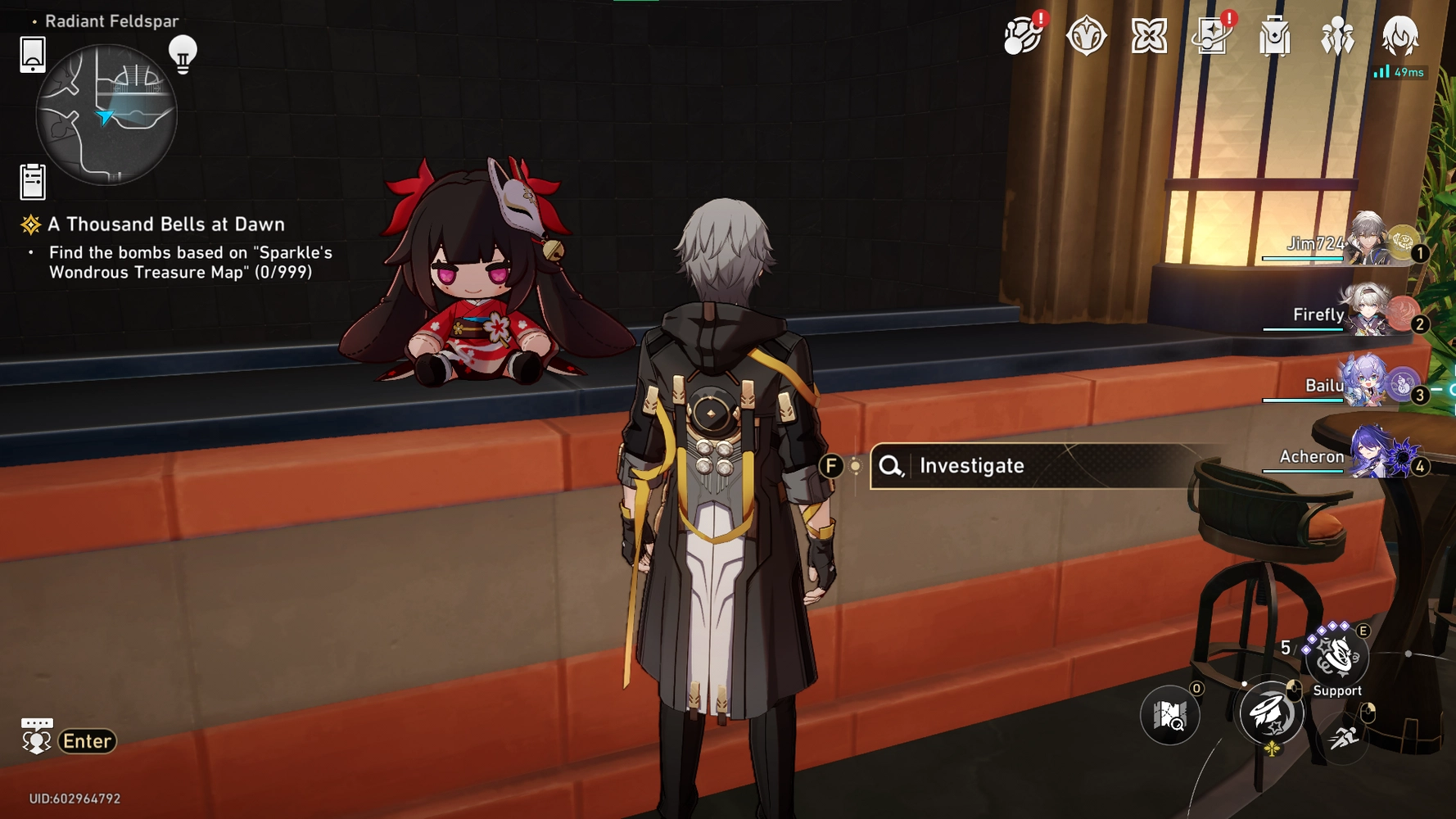The height and width of the screenshot is (819, 1456).
Task: Open the main menu via Trailblazer head icon
Action: 1402,35
